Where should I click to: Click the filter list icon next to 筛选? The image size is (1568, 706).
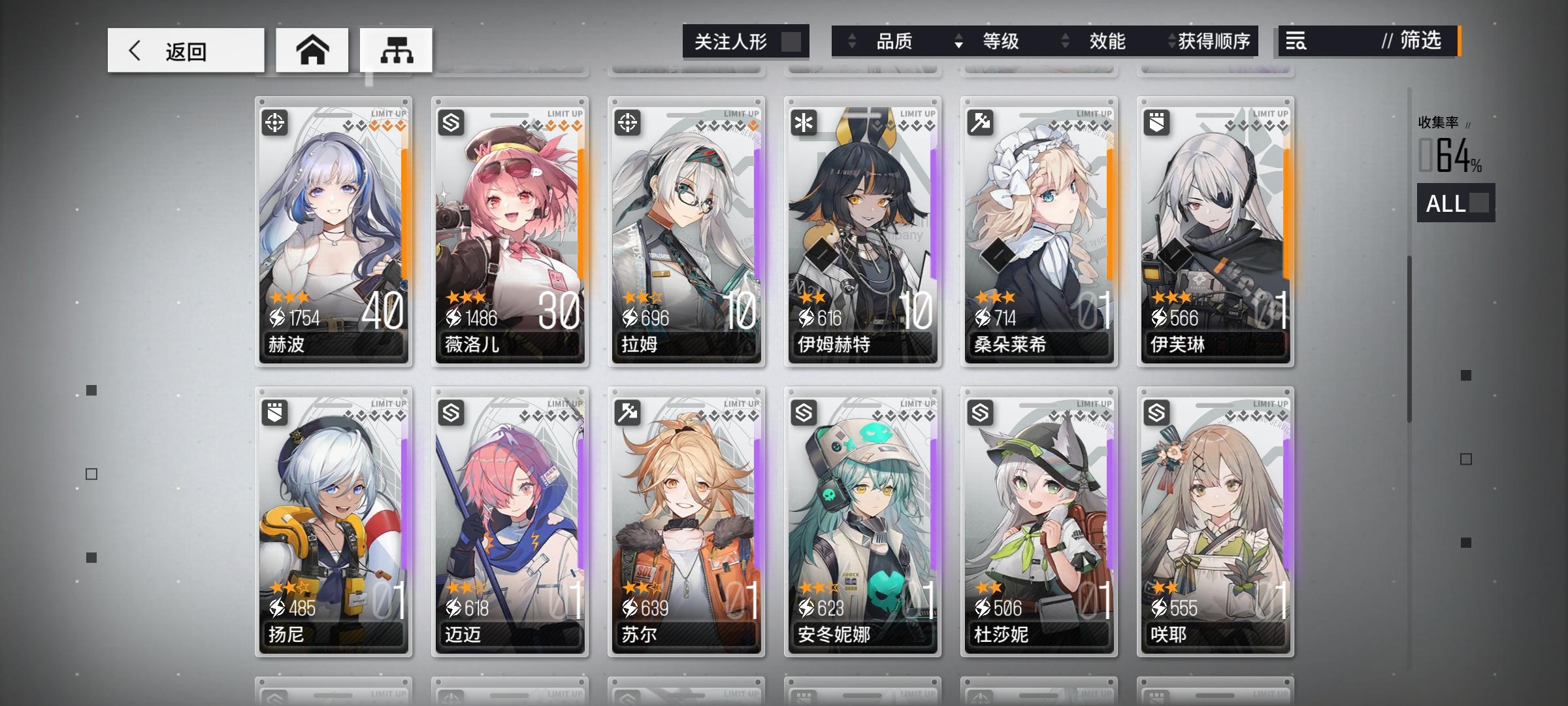point(1296,42)
